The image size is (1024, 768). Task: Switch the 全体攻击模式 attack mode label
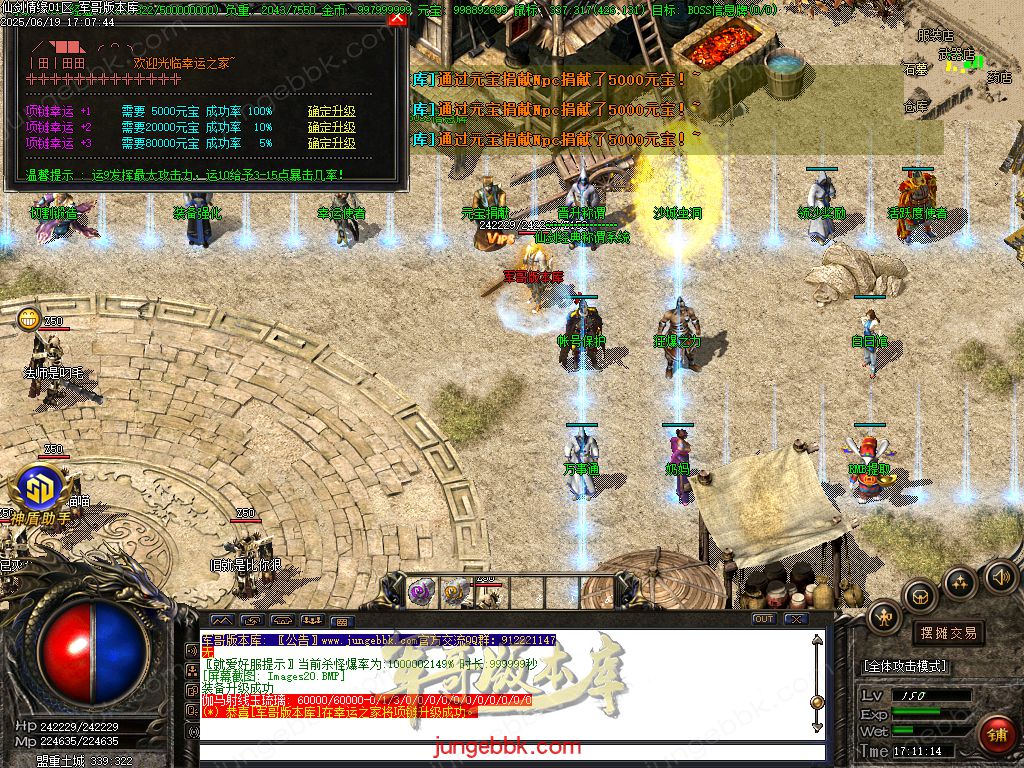(x=906, y=666)
